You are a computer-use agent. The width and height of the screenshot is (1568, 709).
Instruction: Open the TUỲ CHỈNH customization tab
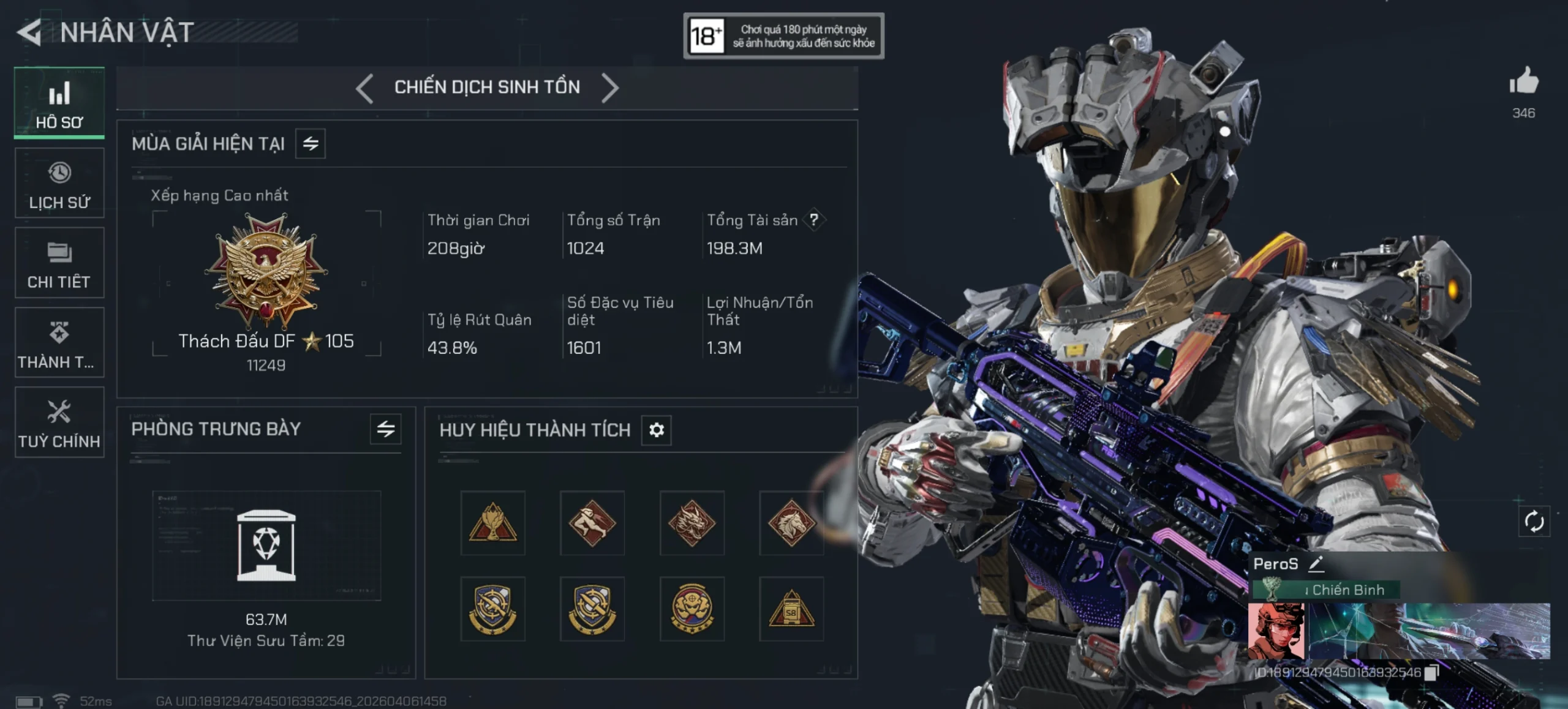point(59,422)
